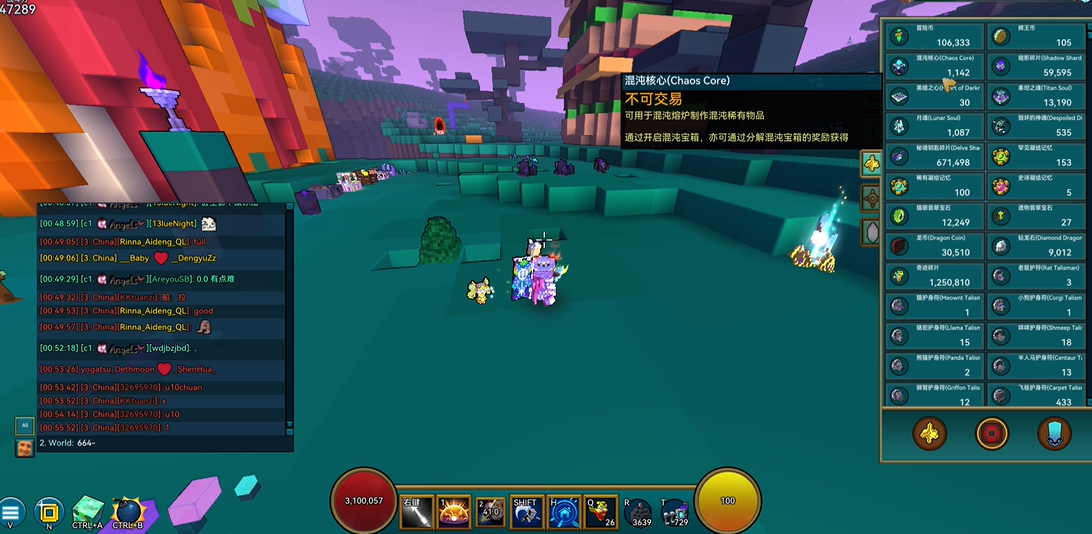Click the red round button below currency list
Screen dimensions: 1092x534
[x=992, y=433]
